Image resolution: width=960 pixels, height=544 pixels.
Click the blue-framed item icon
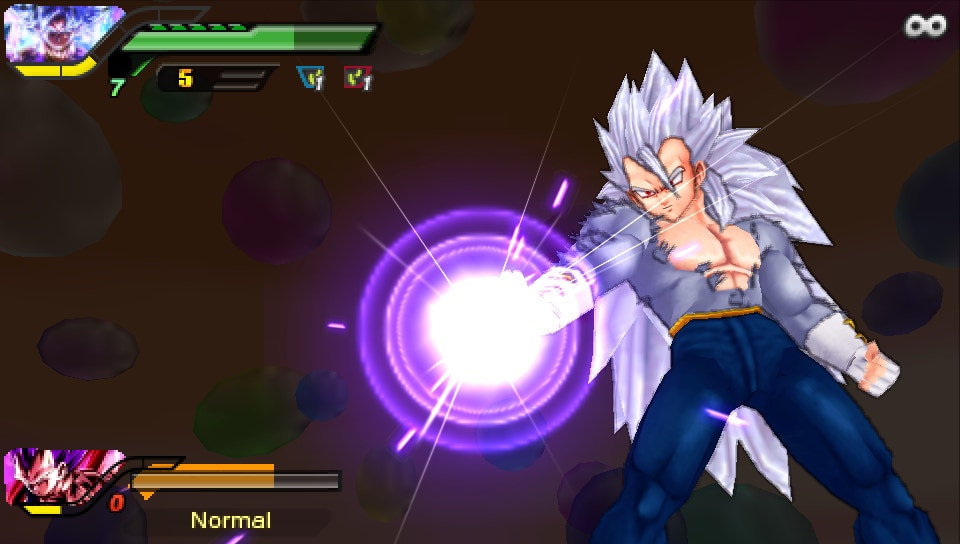click(310, 77)
